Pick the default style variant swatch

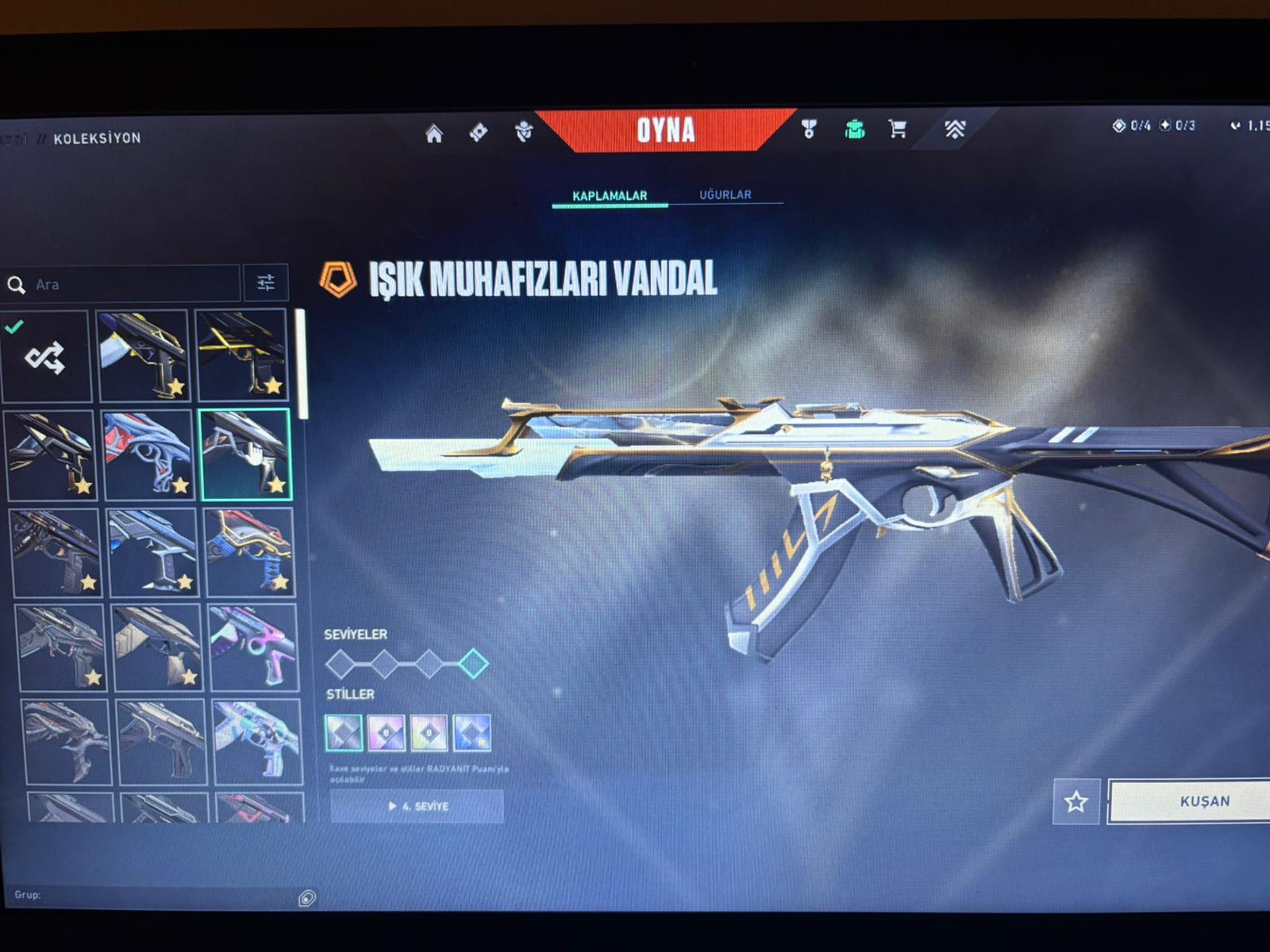[344, 733]
